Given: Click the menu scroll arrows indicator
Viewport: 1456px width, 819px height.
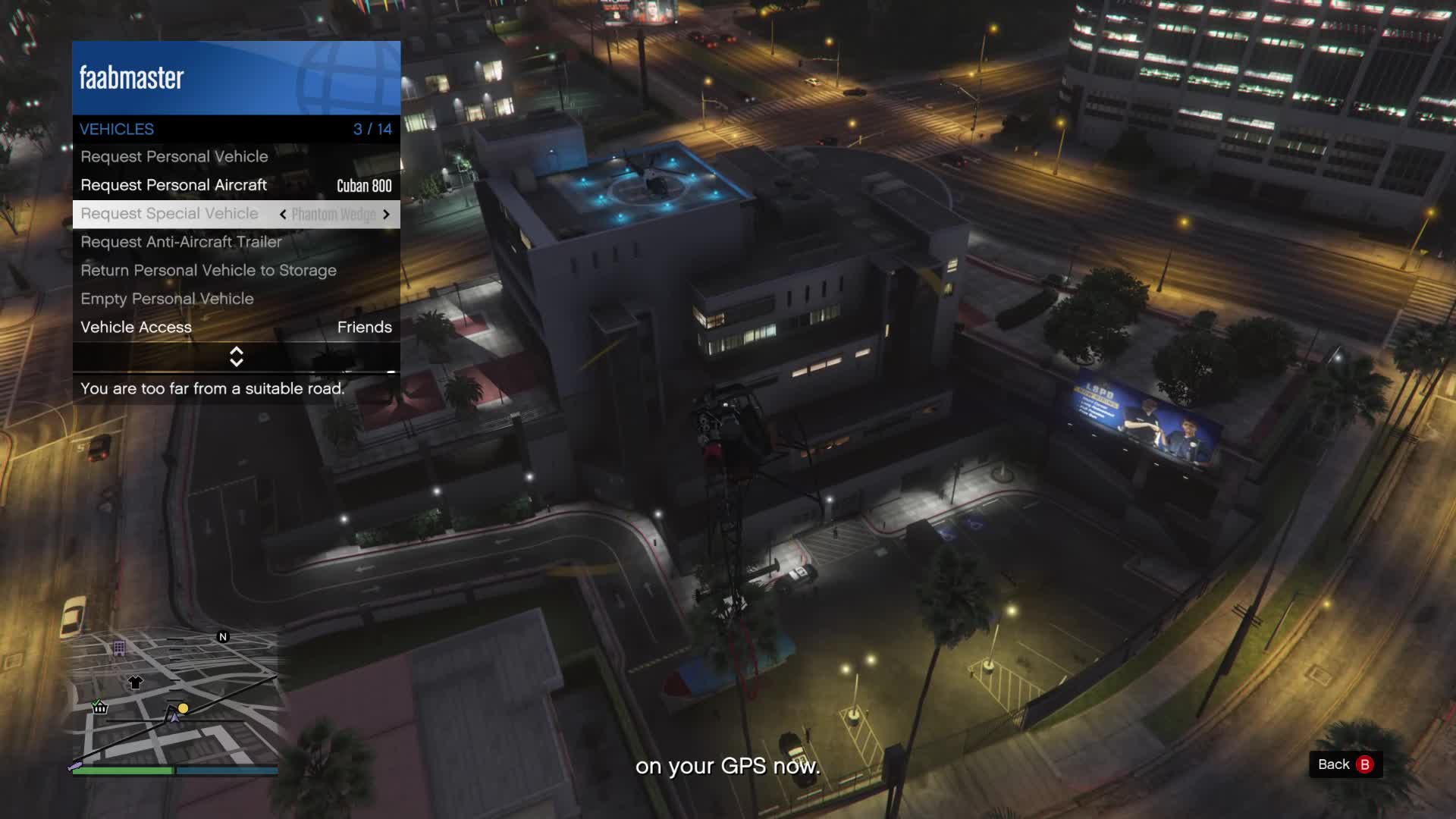Looking at the screenshot, I should click(237, 356).
